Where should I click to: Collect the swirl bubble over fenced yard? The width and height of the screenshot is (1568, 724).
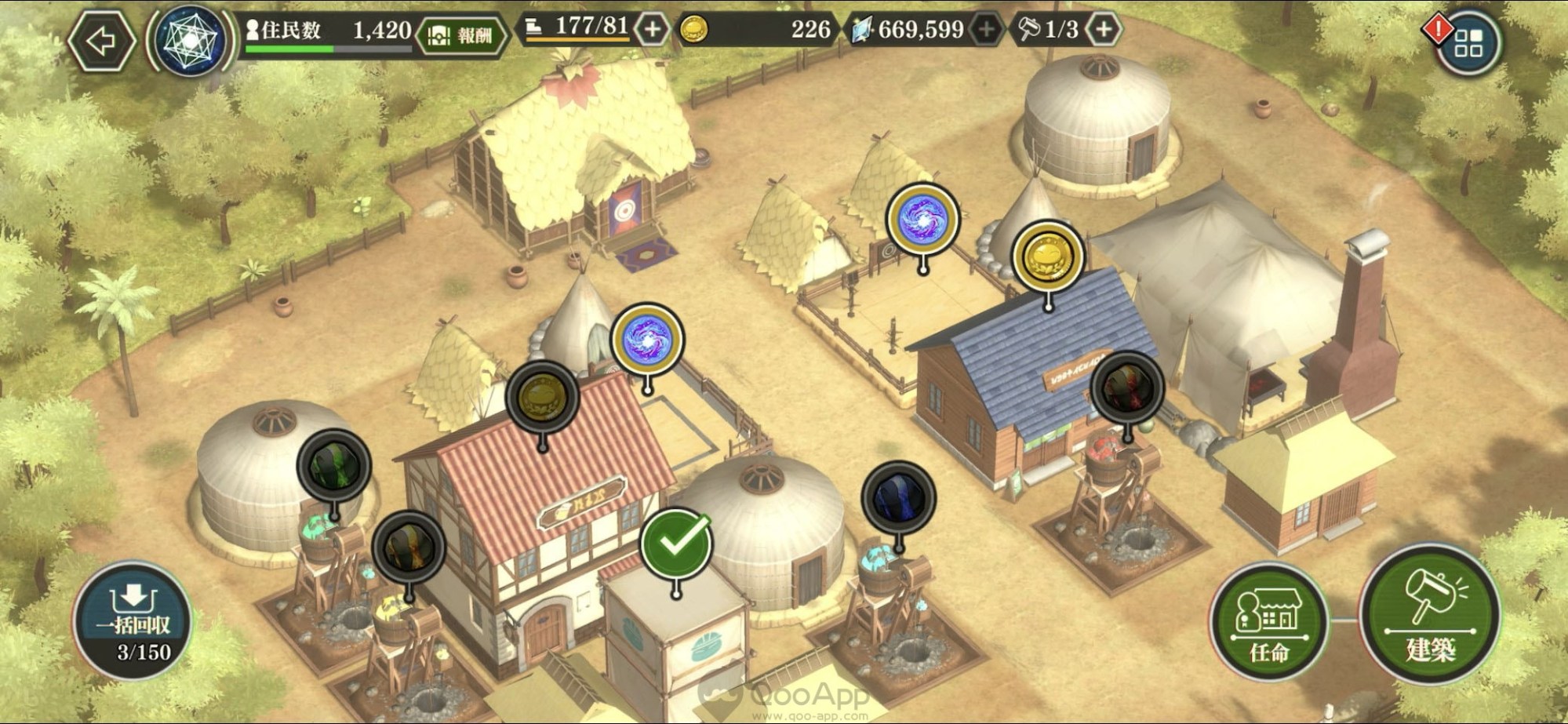(x=923, y=219)
